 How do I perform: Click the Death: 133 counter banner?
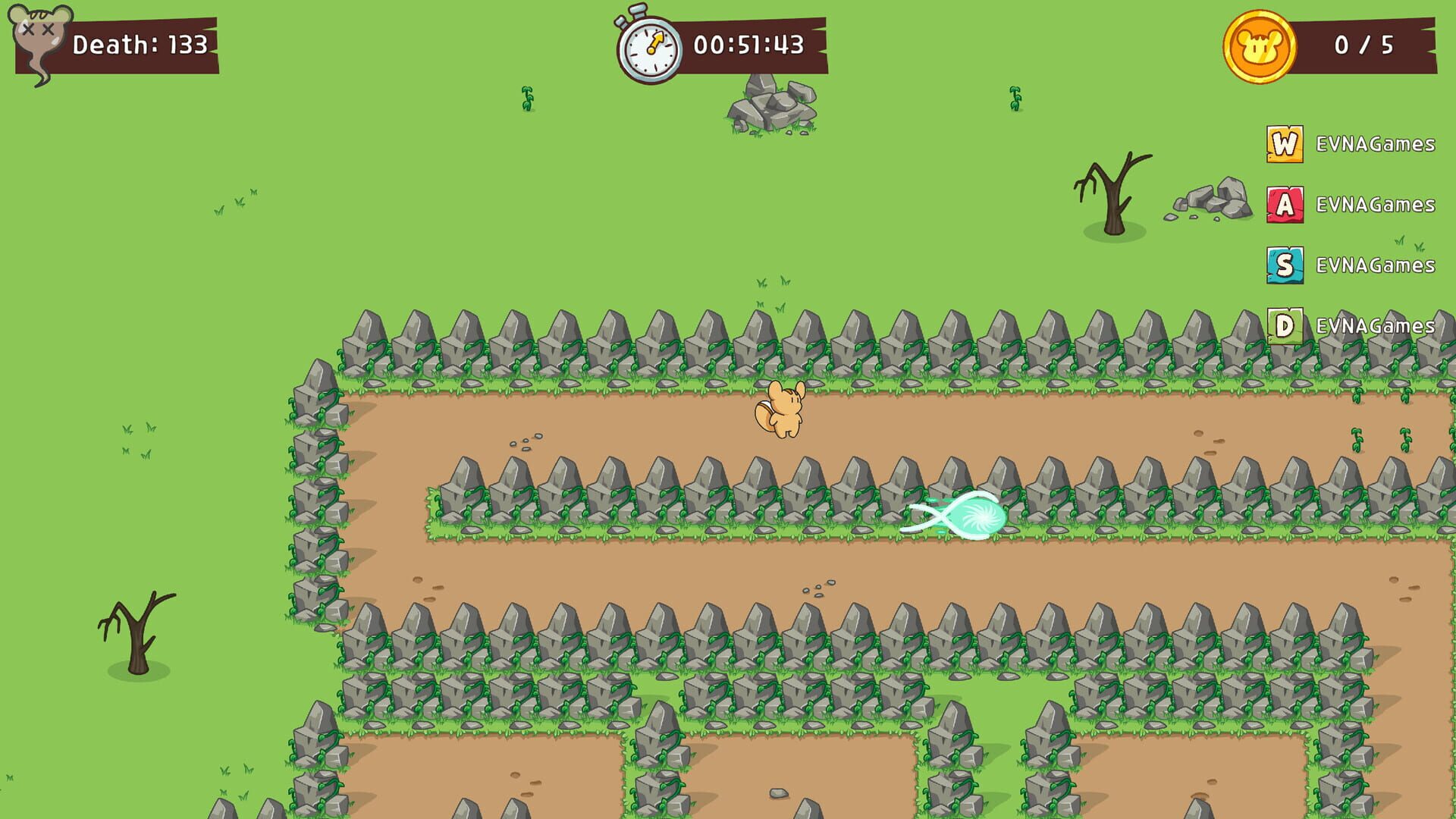click(x=138, y=45)
